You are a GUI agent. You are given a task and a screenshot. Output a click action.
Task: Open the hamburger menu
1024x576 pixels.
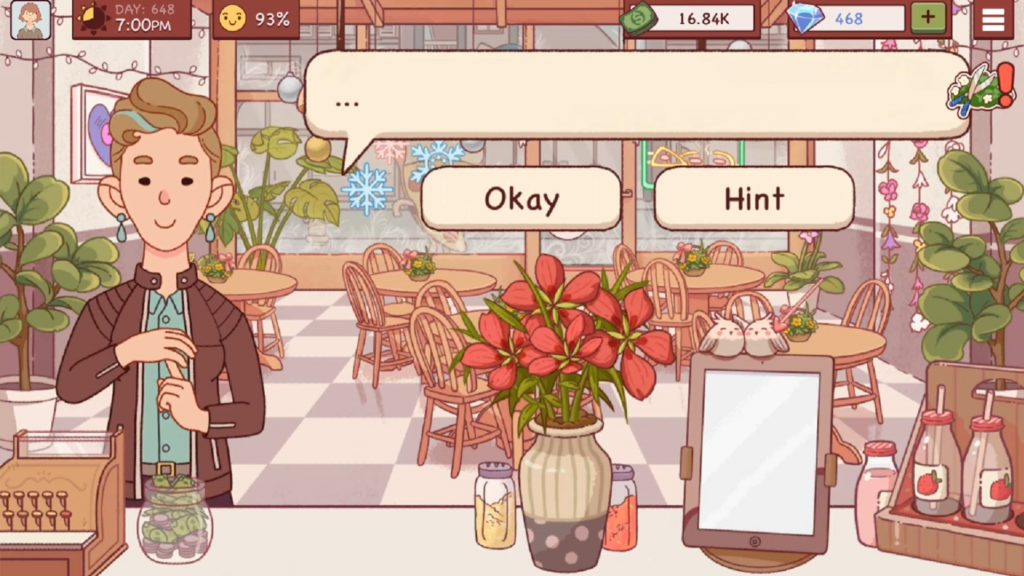tap(993, 19)
